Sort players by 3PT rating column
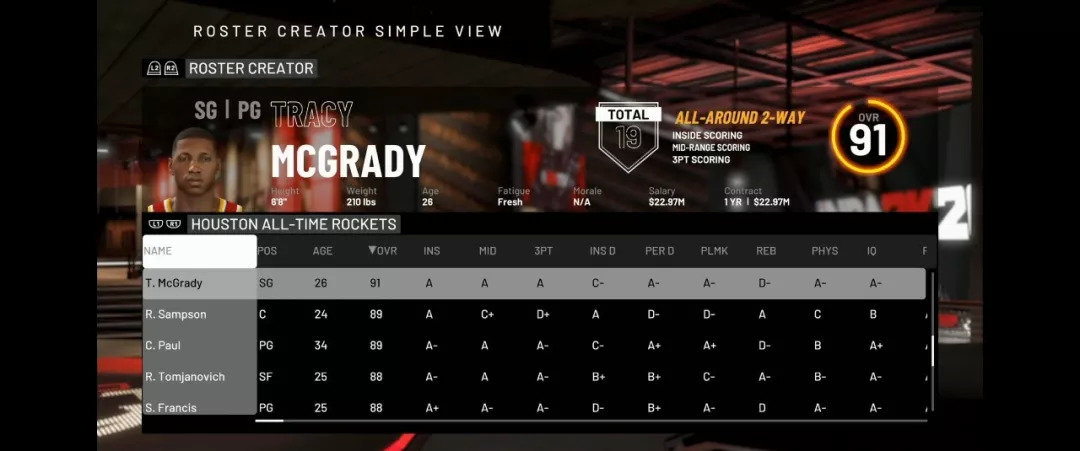 (x=543, y=251)
